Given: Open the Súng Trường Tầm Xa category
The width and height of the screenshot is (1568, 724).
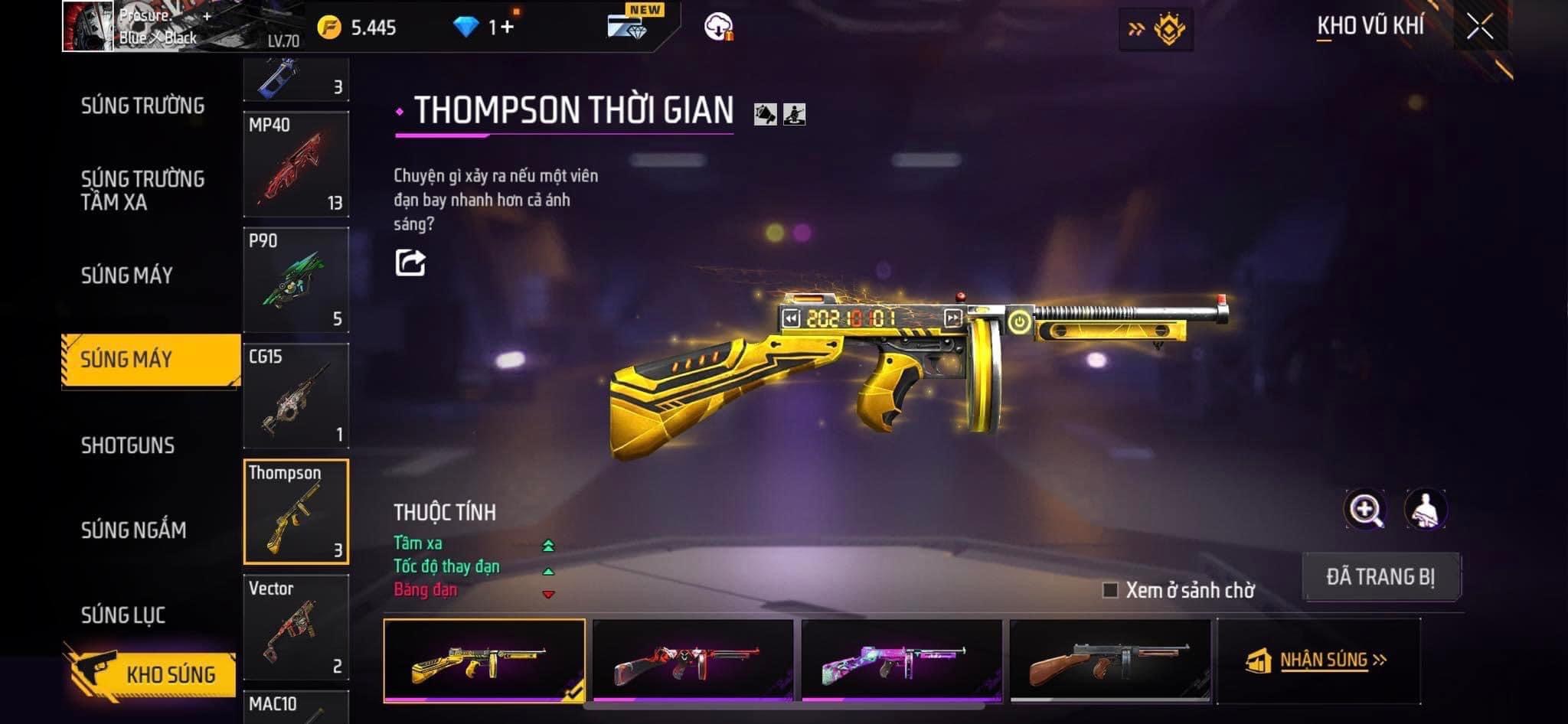Looking at the screenshot, I should point(143,191).
